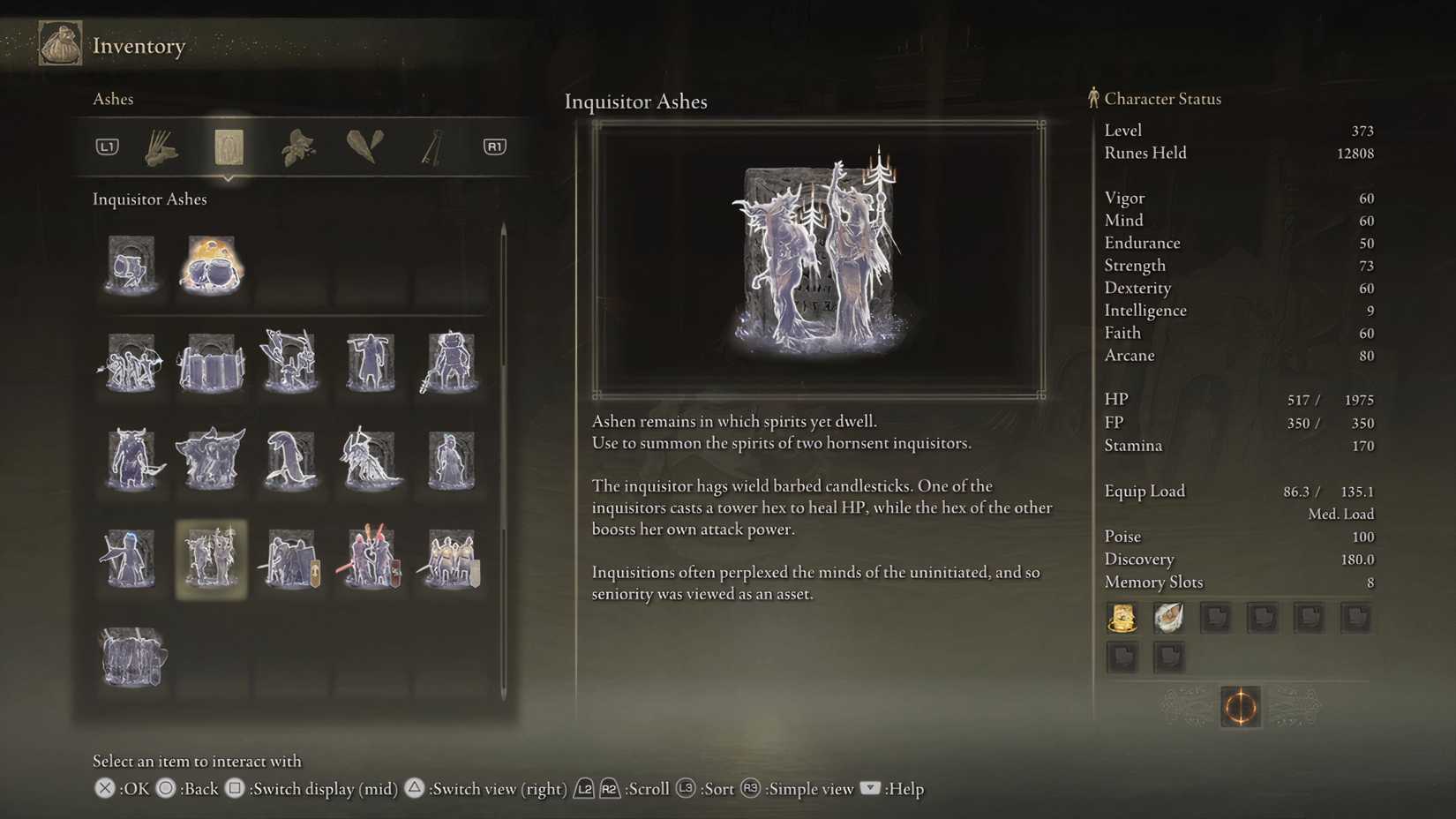Click the Back circle-button option
Screen dimensions: 1456x819
pyautogui.click(x=164, y=788)
